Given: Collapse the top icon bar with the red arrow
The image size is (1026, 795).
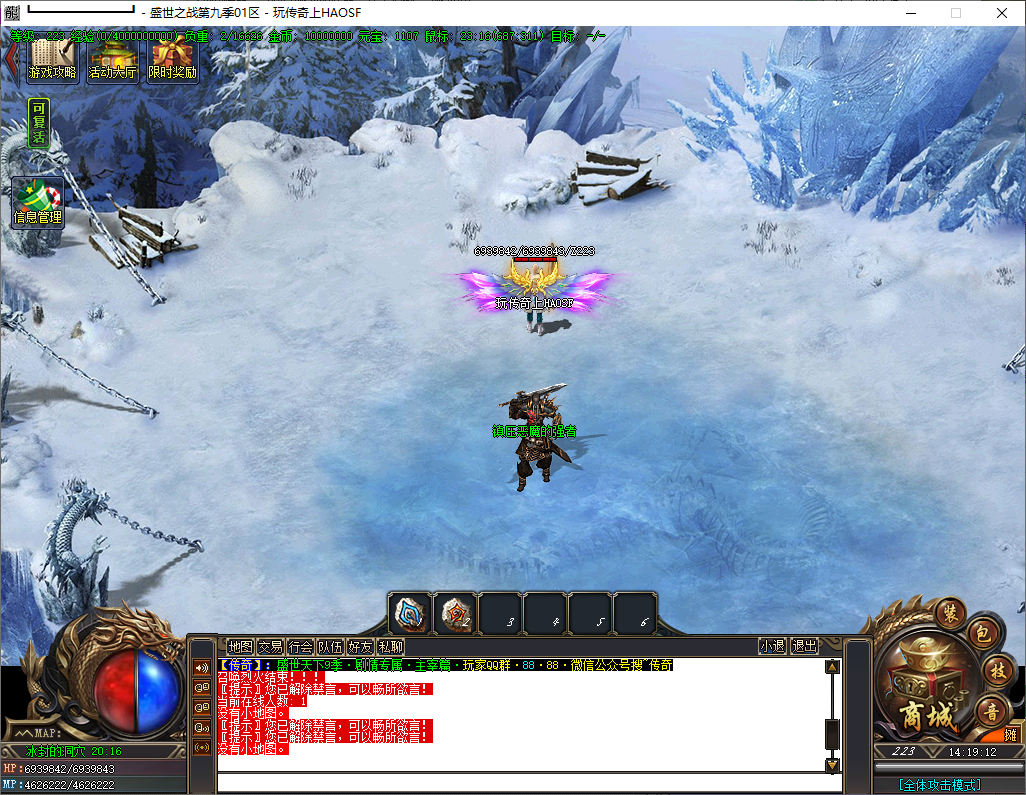Looking at the screenshot, I should 11,58.
